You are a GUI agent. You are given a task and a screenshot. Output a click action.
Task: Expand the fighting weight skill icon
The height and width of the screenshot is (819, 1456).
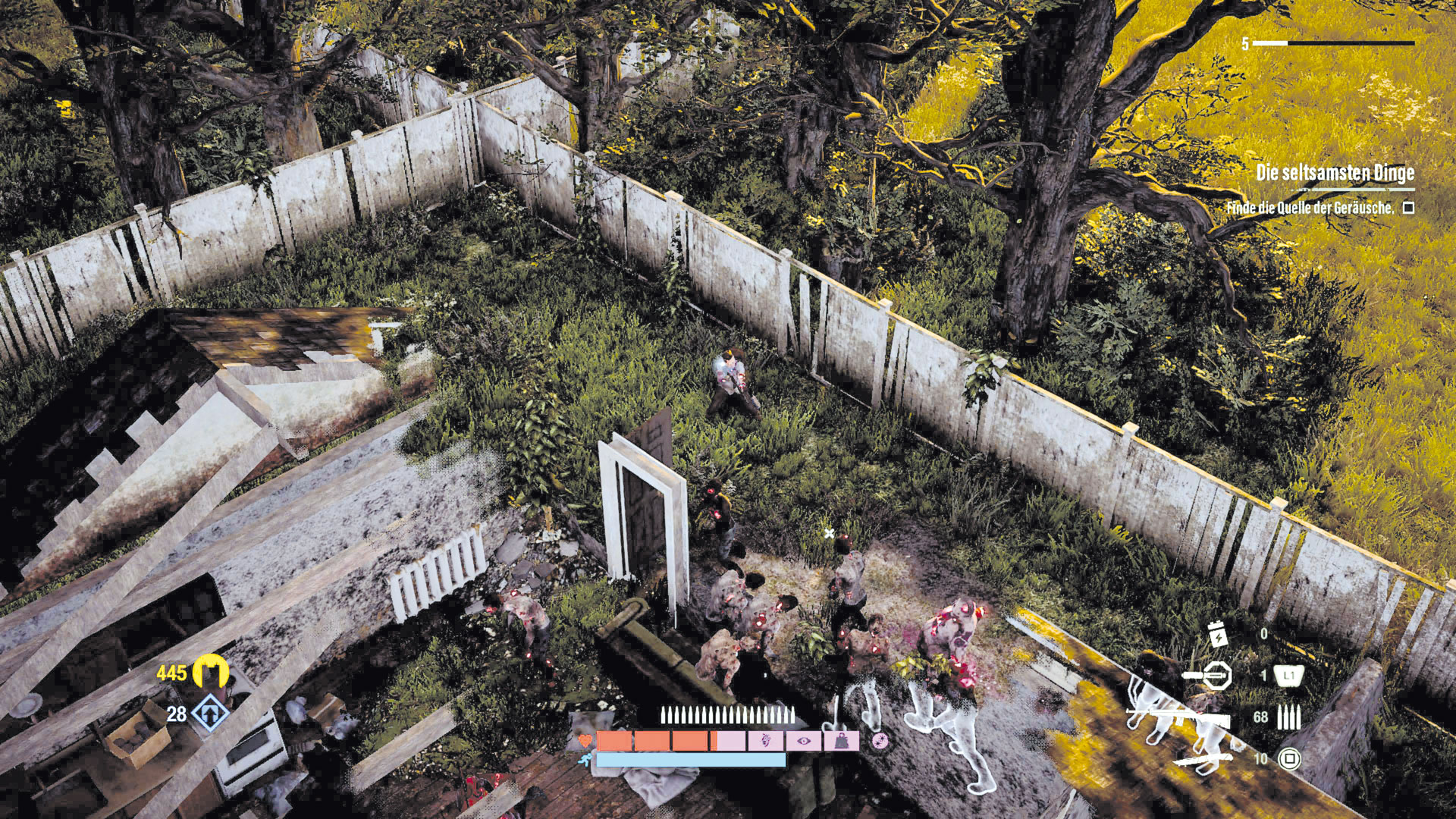point(843,741)
